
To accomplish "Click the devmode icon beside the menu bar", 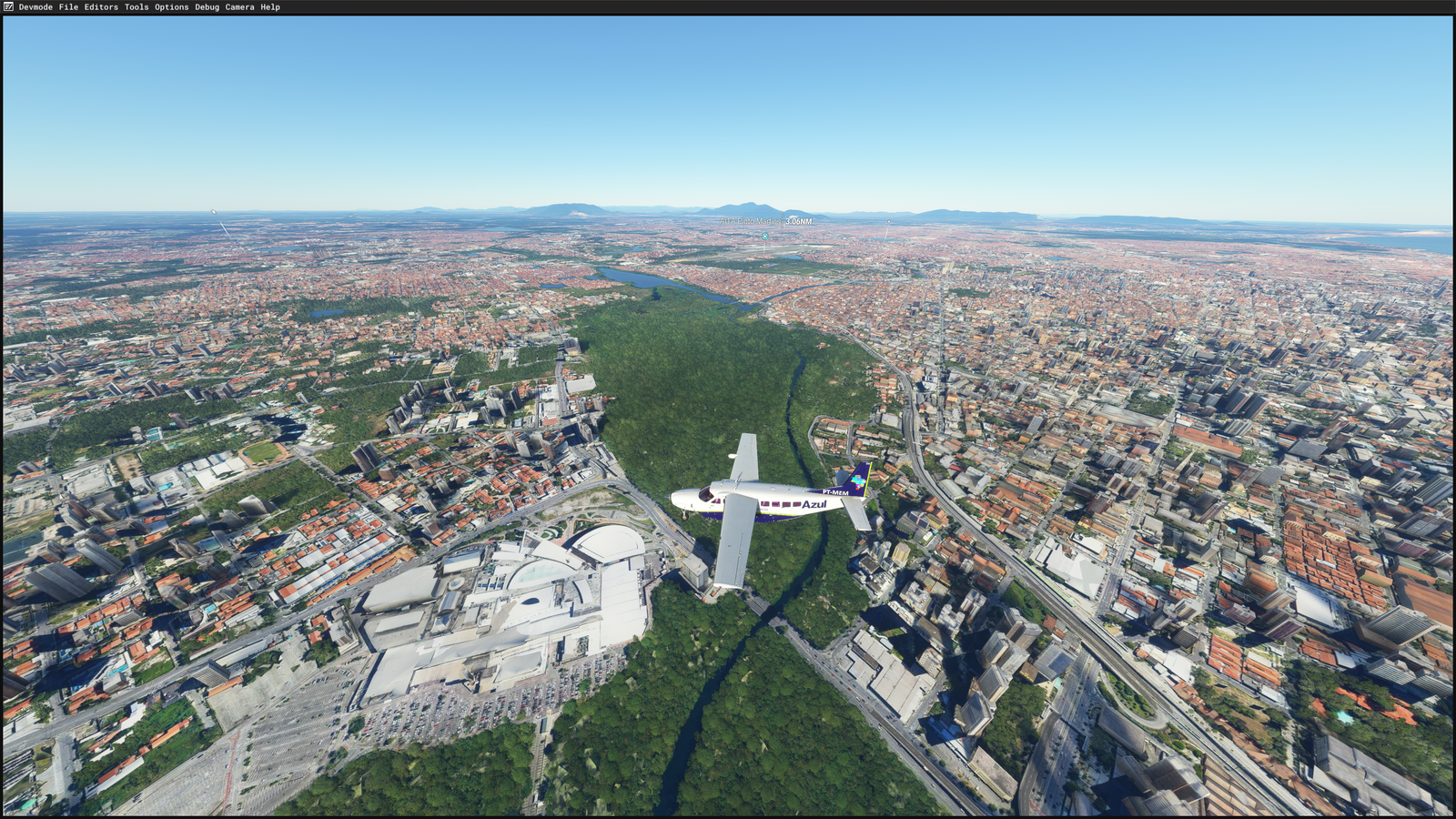I will [x=8, y=7].
